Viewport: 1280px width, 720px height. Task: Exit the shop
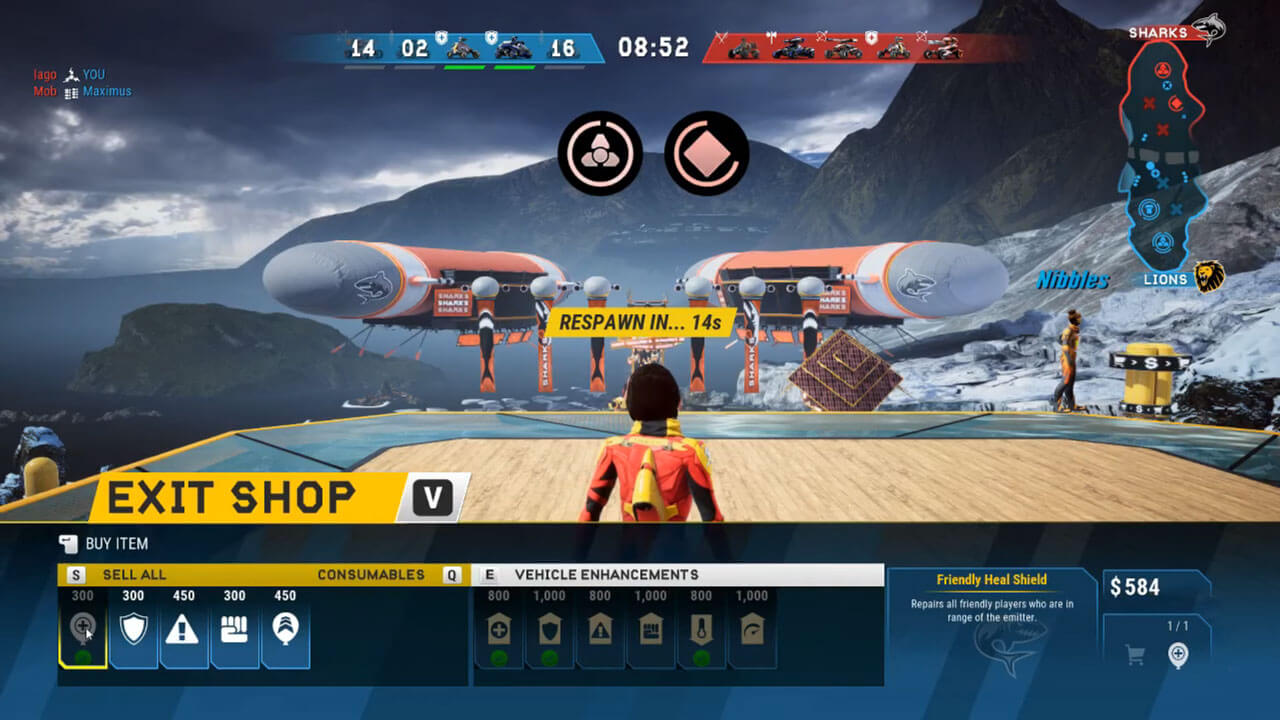(x=270, y=497)
